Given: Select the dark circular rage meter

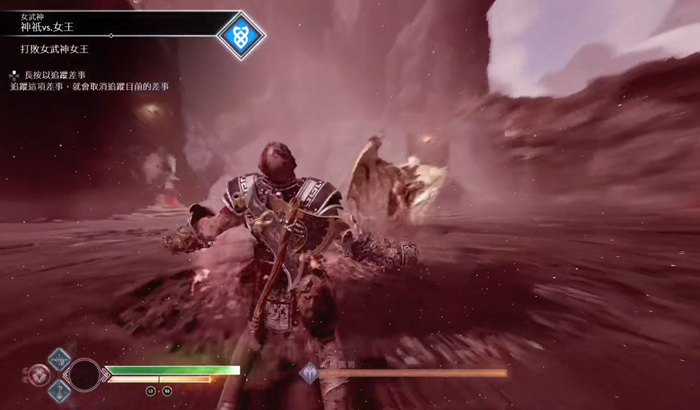Looking at the screenshot, I should [x=84, y=375].
